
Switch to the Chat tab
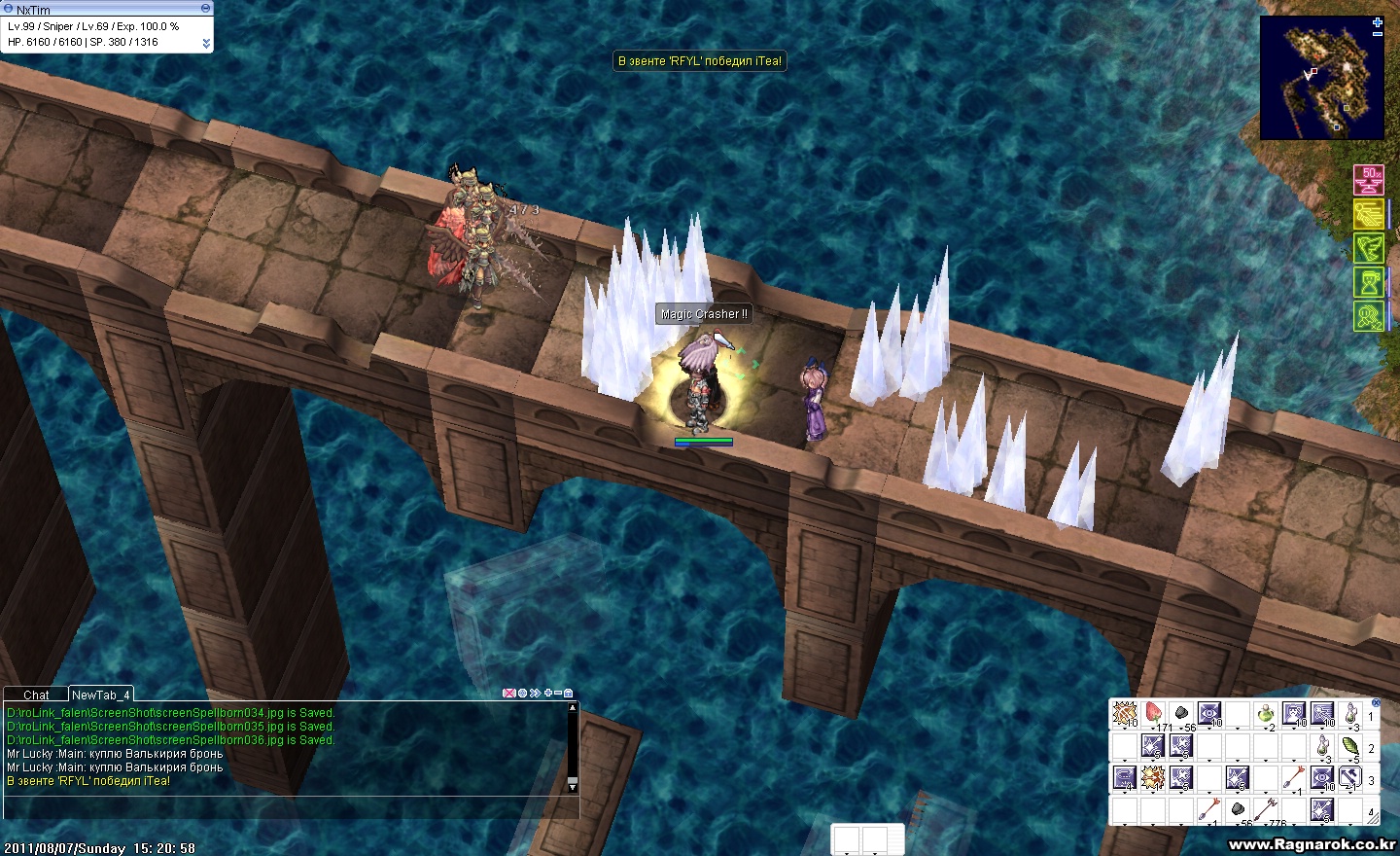point(36,695)
